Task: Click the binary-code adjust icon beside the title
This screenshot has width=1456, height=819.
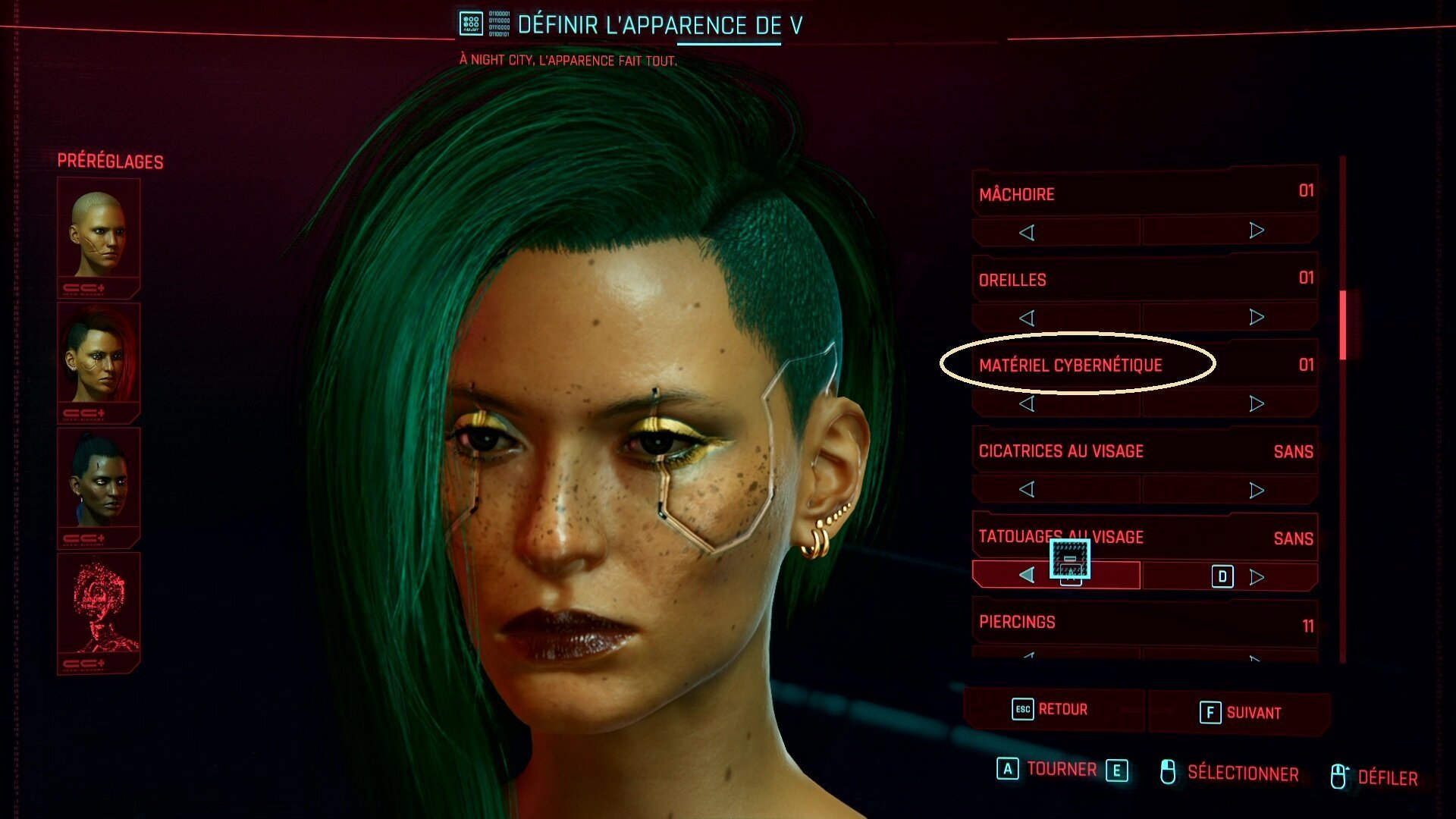Action: pyautogui.click(x=472, y=23)
